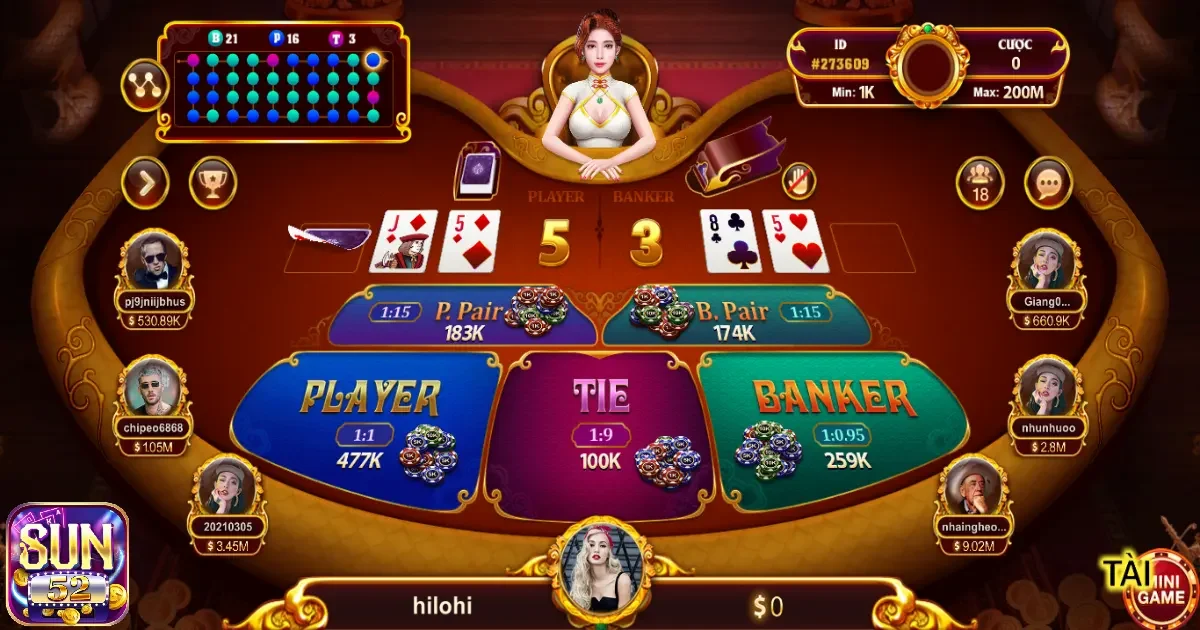
Task: Open the trophy leaderboard
Action: [213, 183]
